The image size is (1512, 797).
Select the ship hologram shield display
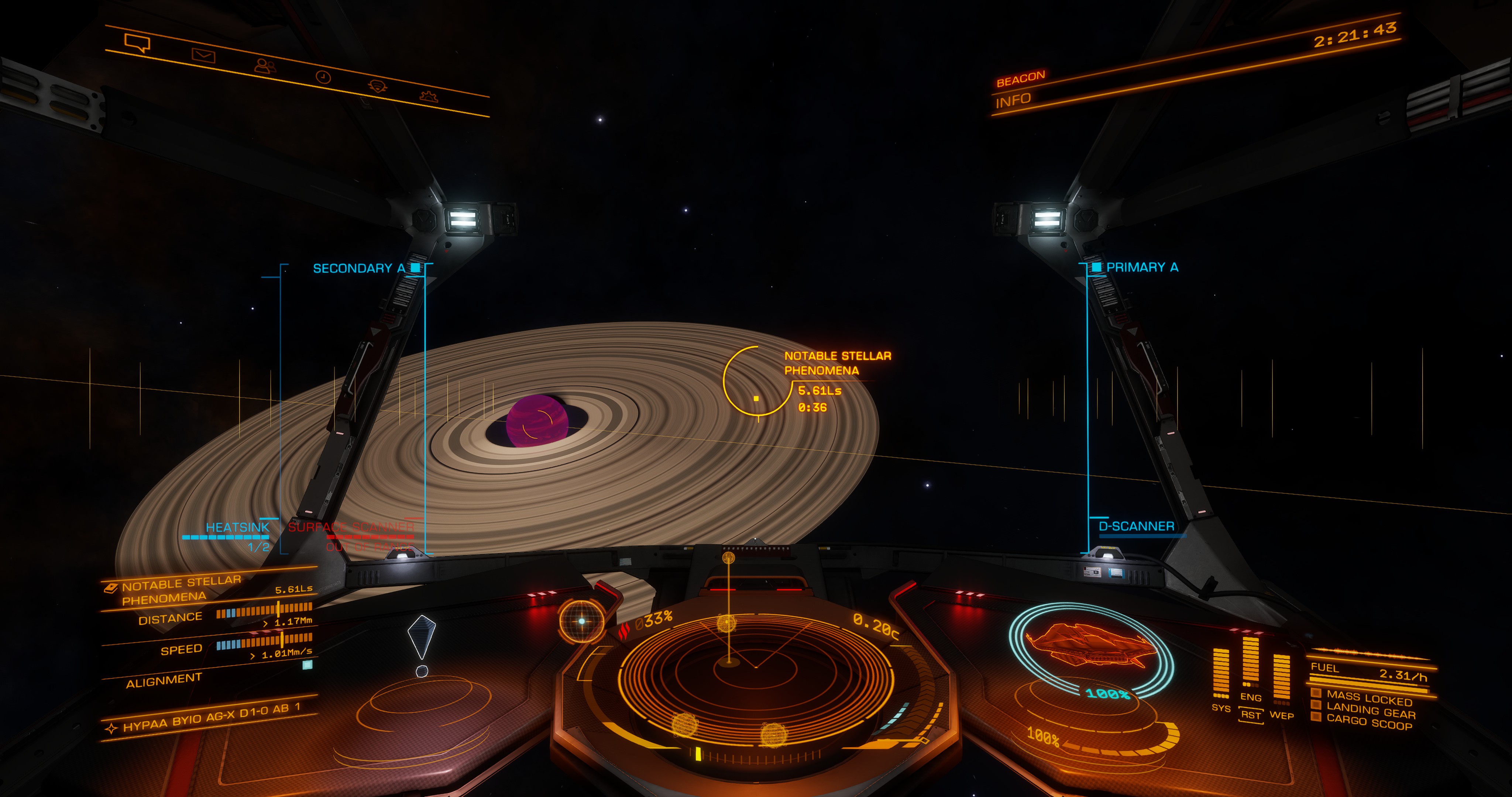tap(1091, 649)
